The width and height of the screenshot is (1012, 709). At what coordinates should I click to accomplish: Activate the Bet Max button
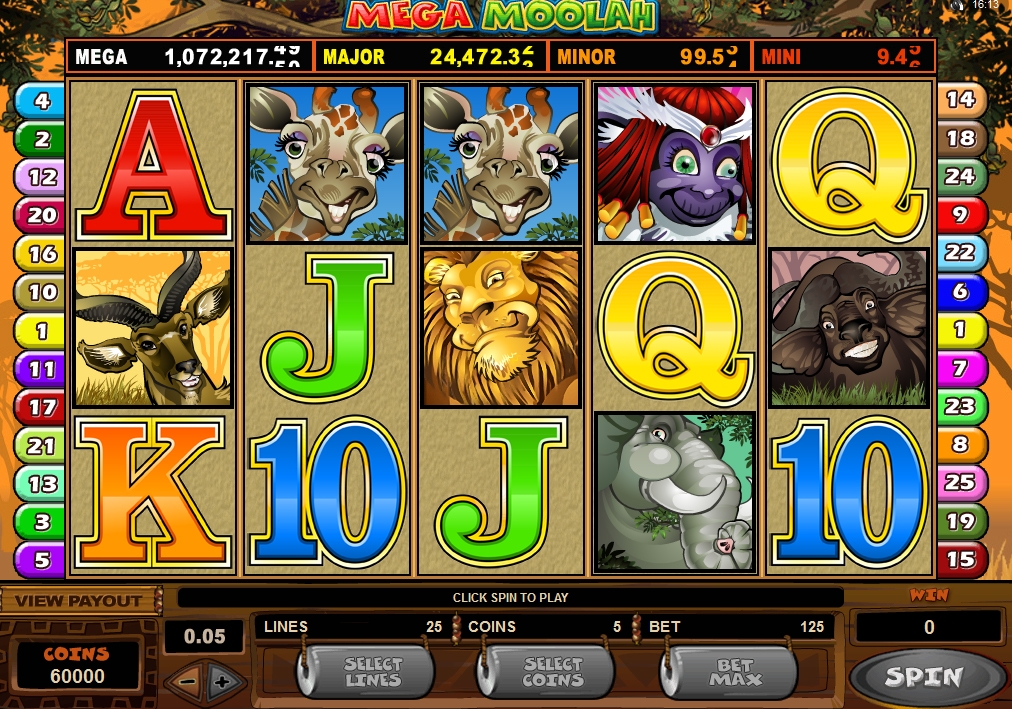(x=735, y=672)
